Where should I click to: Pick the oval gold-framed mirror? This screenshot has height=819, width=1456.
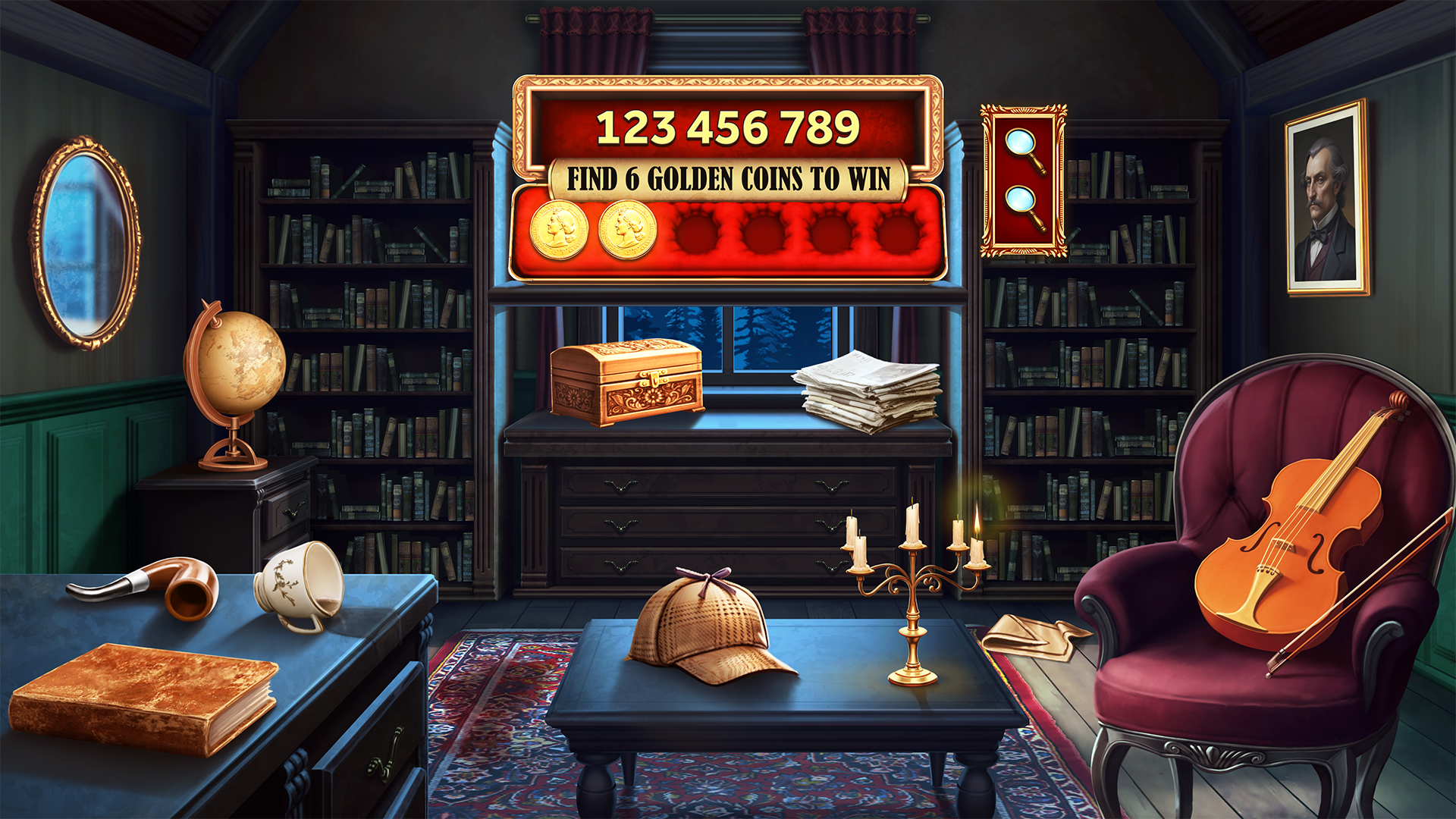click(x=85, y=243)
